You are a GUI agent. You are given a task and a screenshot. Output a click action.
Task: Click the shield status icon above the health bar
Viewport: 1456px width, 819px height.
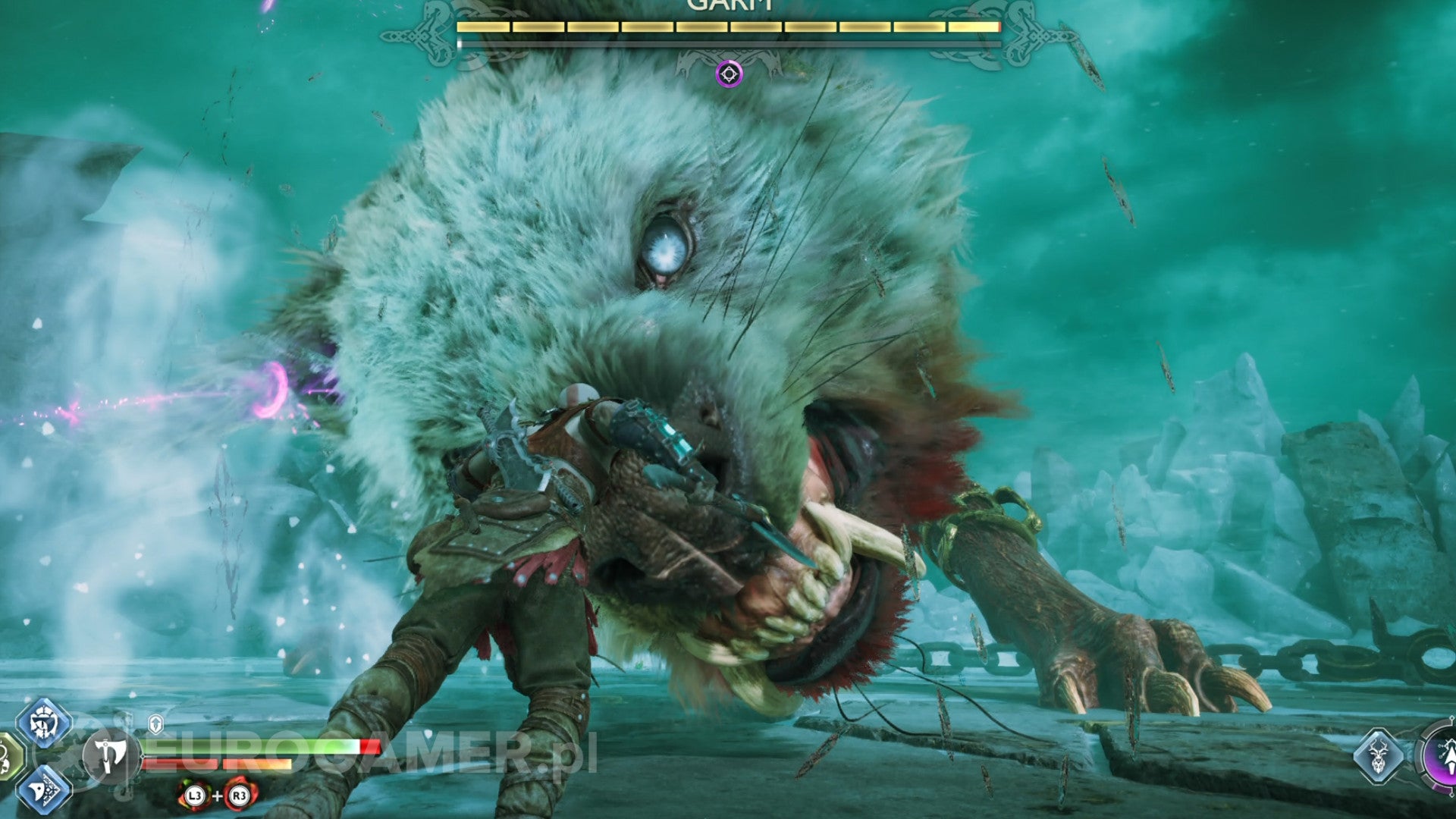click(x=155, y=723)
